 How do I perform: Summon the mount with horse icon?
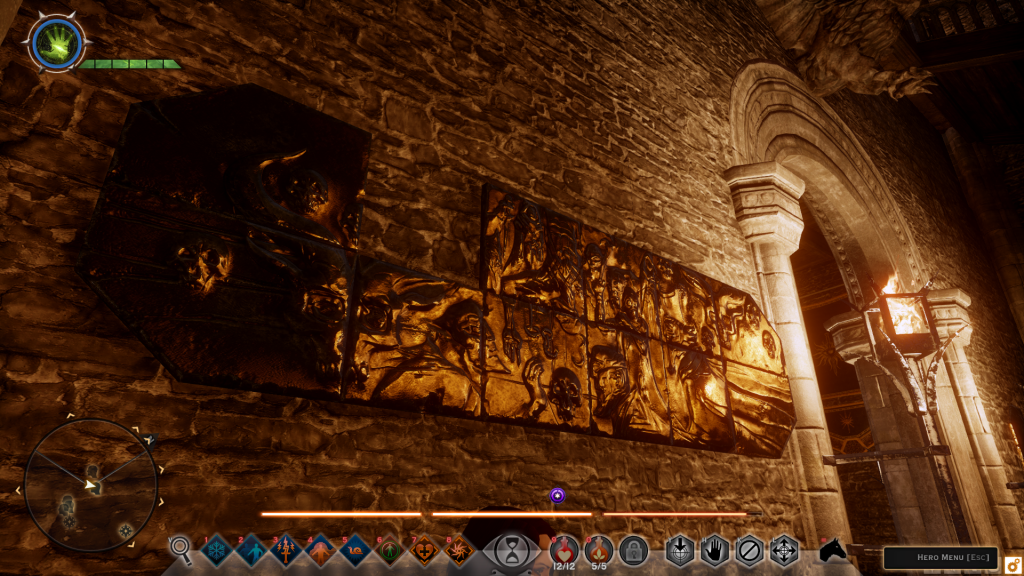(833, 550)
